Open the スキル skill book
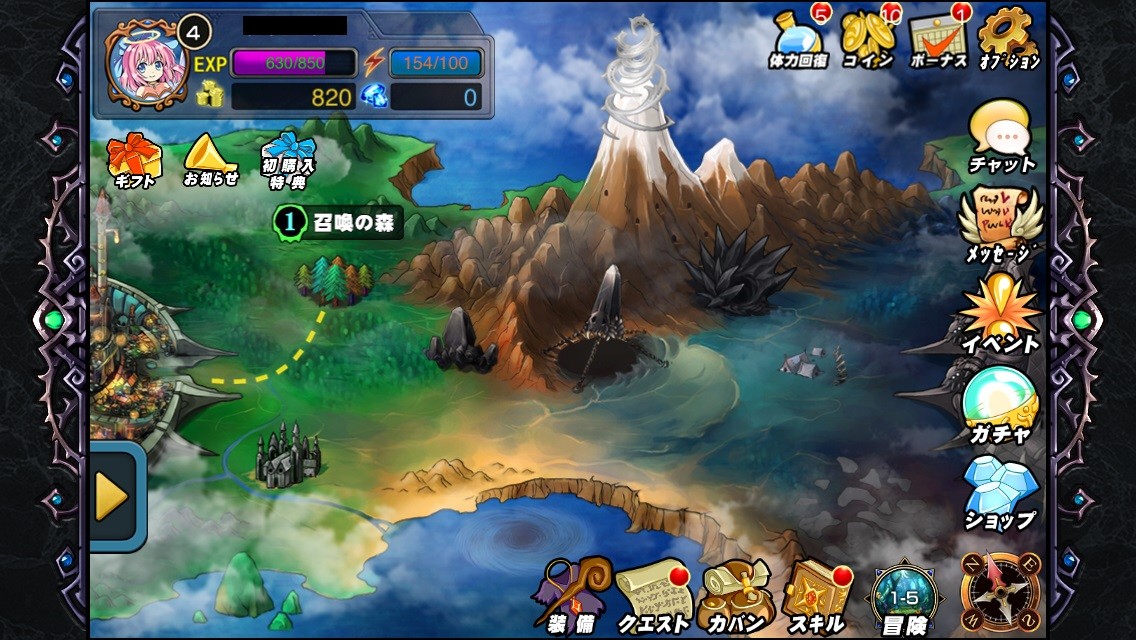 pos(816,594)
